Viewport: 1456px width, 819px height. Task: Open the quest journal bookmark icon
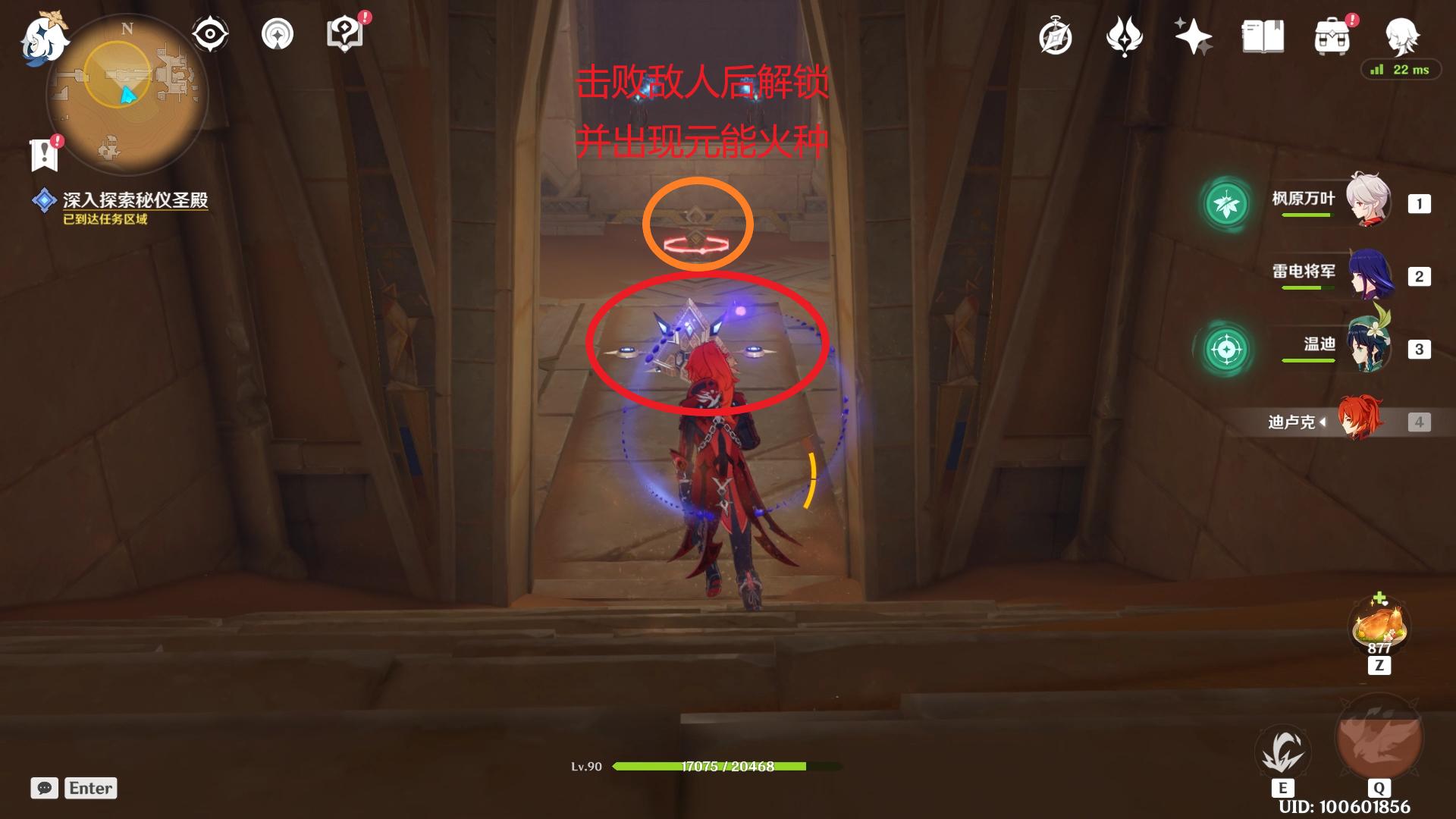click(45, 154)
